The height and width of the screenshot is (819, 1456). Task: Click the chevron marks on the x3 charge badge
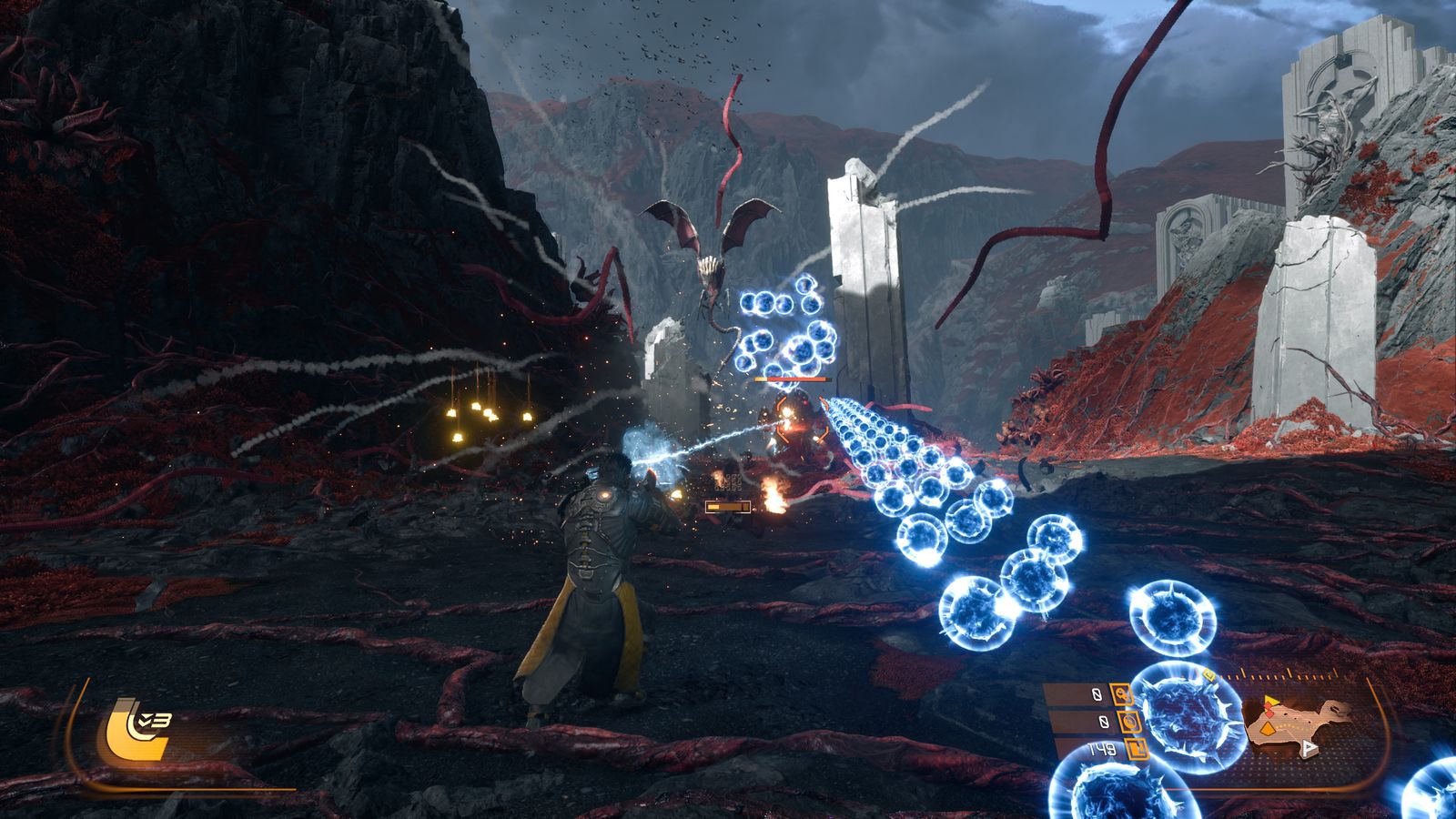click(145, 720)
